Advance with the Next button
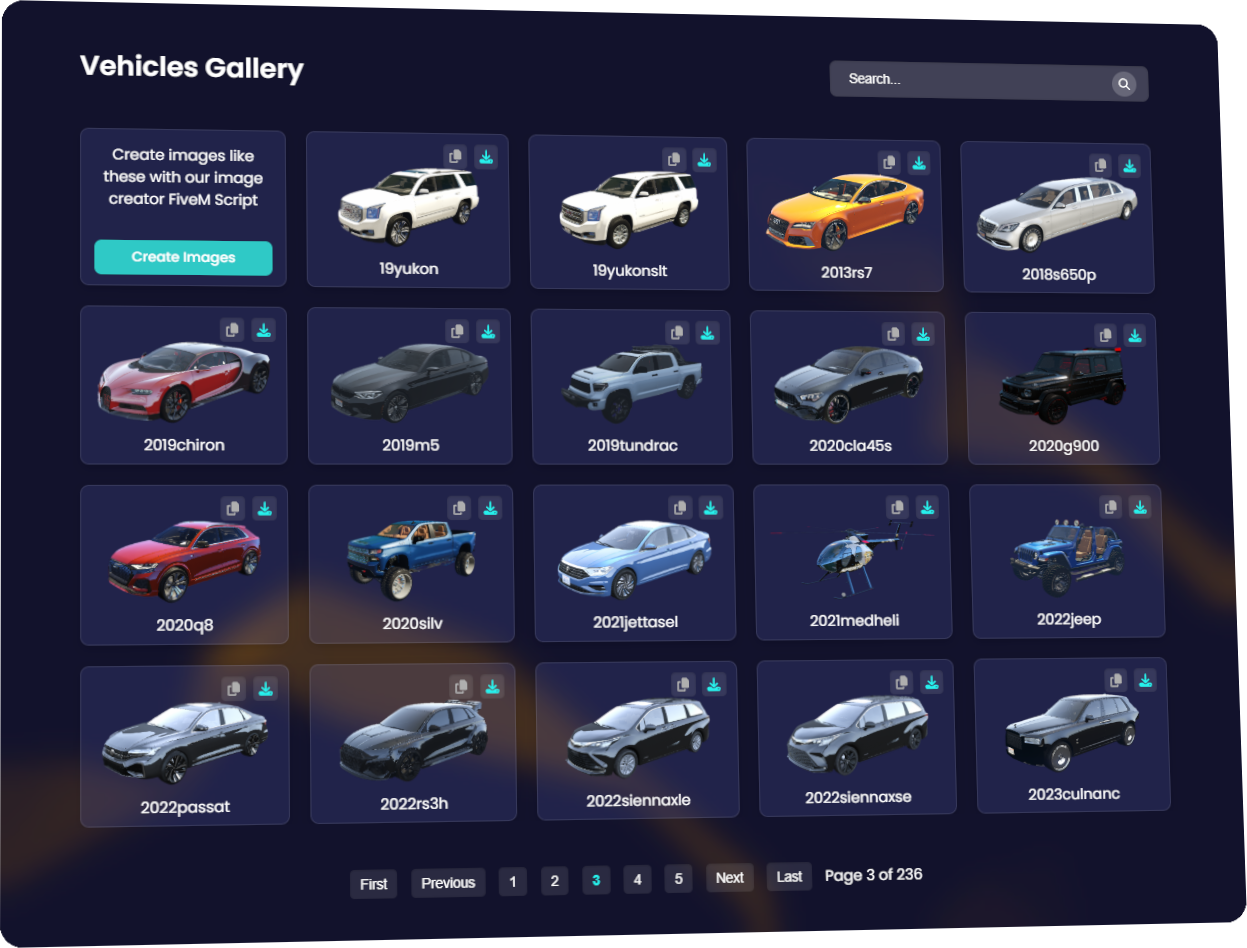Viewport: 1247px width, 948px height. pos(730,878)
